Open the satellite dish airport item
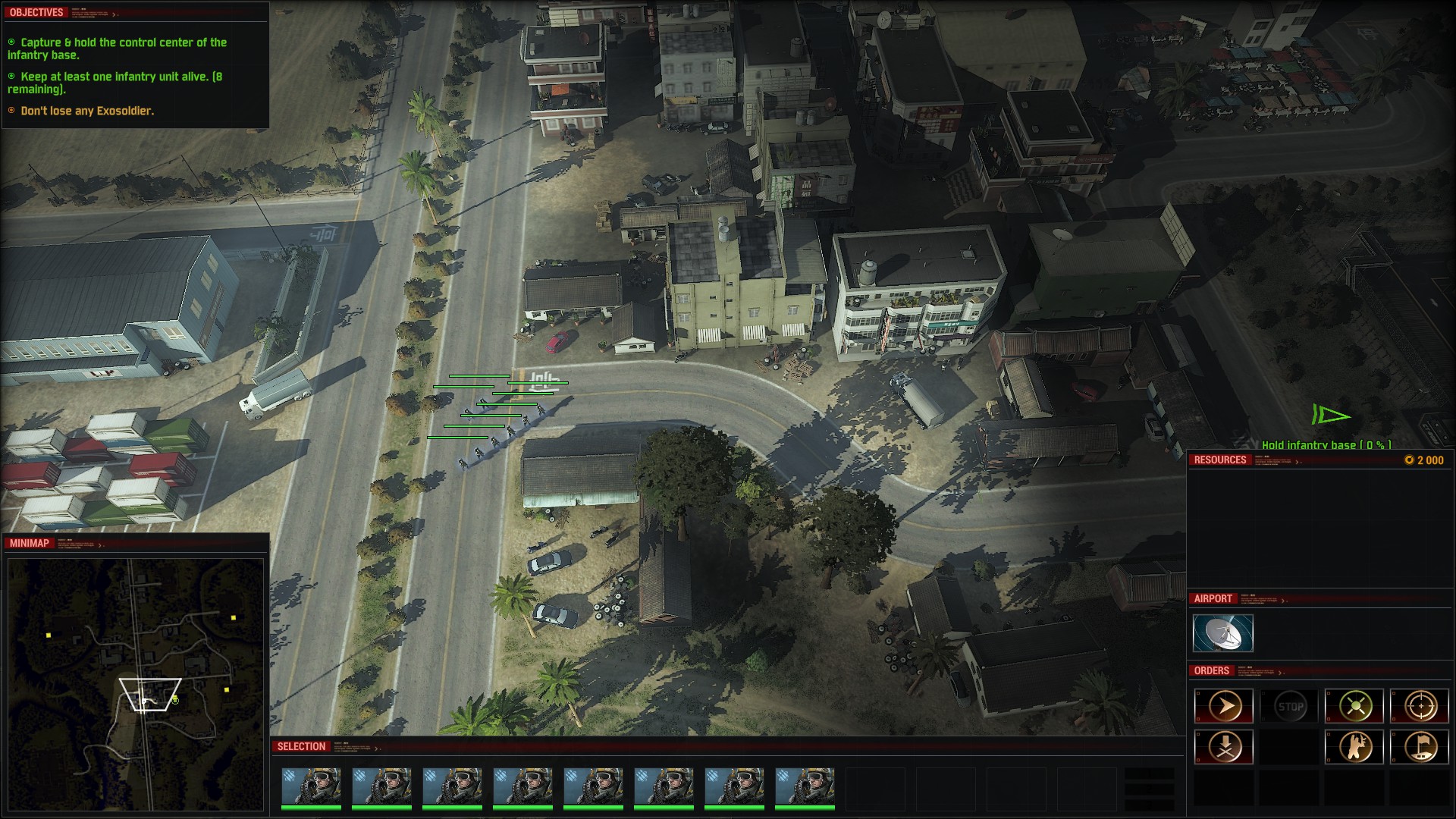This screenshot has height=819, width=1456. [1222, 633]
